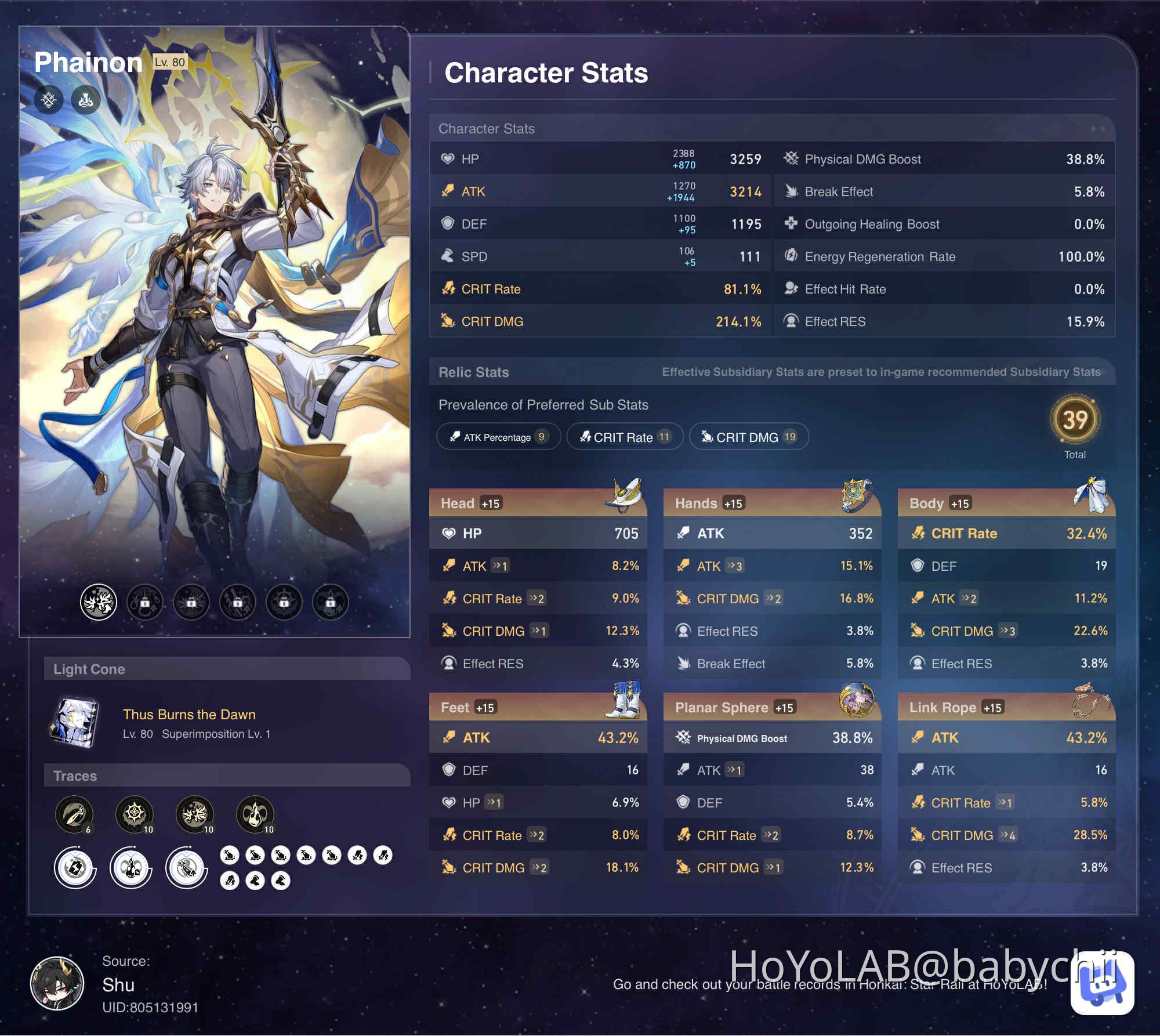This screenshot has height=1036, width=1160.
Task: Select the Character Stats header tab
Action: point(546,73)
